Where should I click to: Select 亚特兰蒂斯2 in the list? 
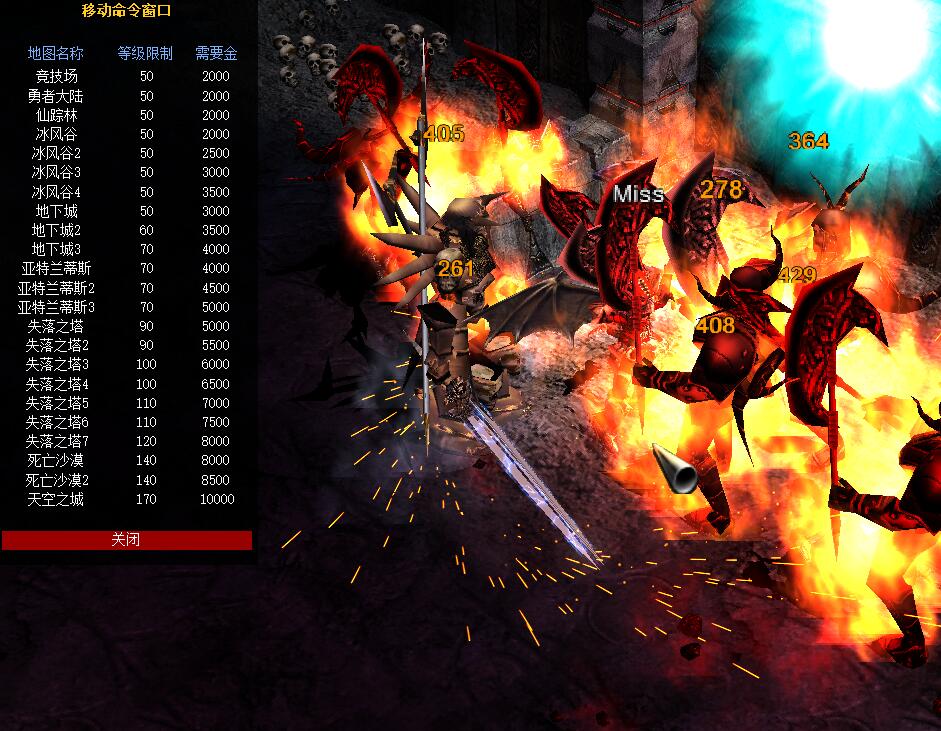(x=56, y=288)
